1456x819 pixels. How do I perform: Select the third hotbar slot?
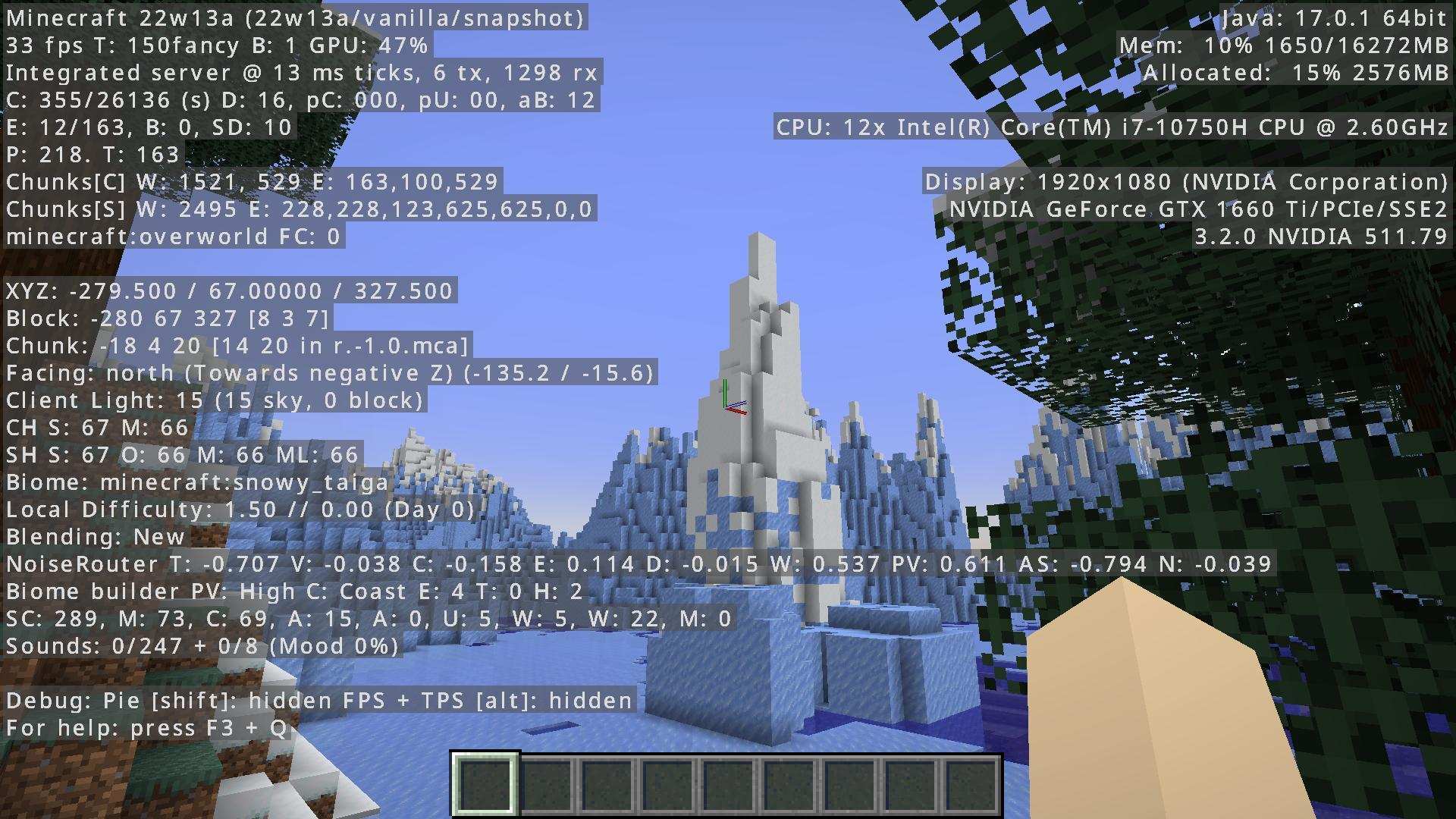tap(607, 786)
